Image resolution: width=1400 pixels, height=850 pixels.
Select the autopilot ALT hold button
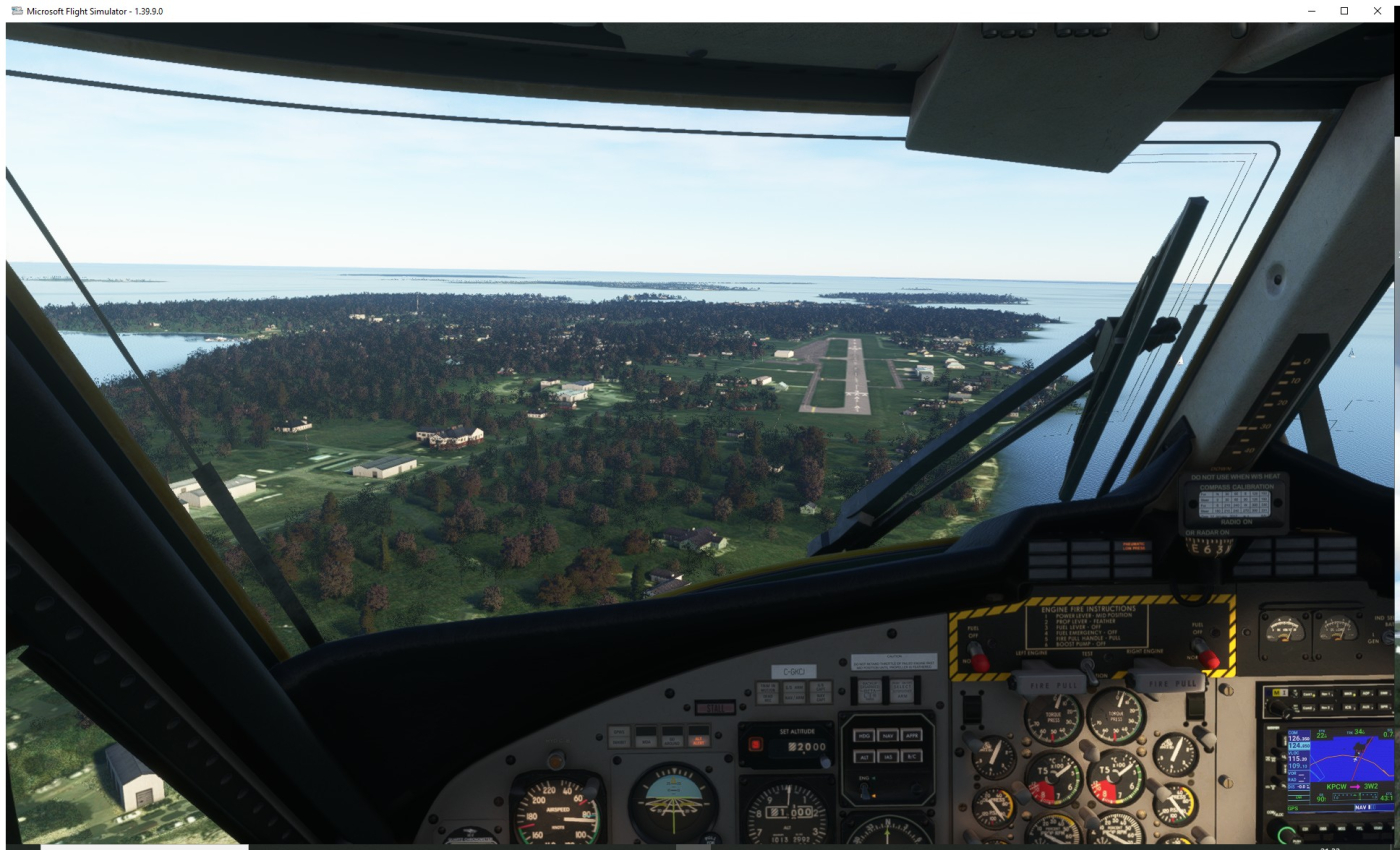(864, 758)
